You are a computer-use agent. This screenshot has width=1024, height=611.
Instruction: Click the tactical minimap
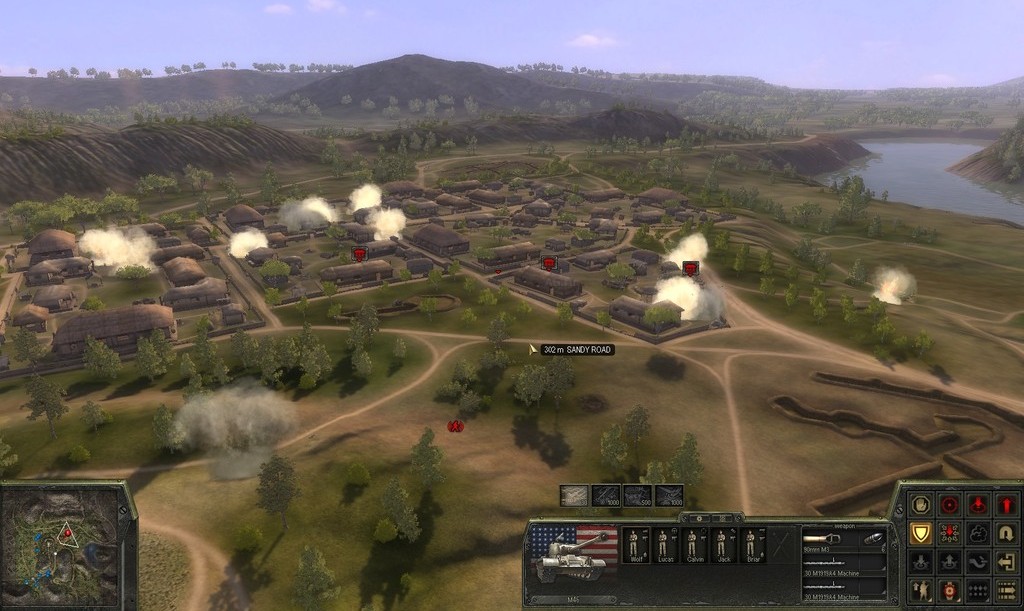click(x=66, y=546)
